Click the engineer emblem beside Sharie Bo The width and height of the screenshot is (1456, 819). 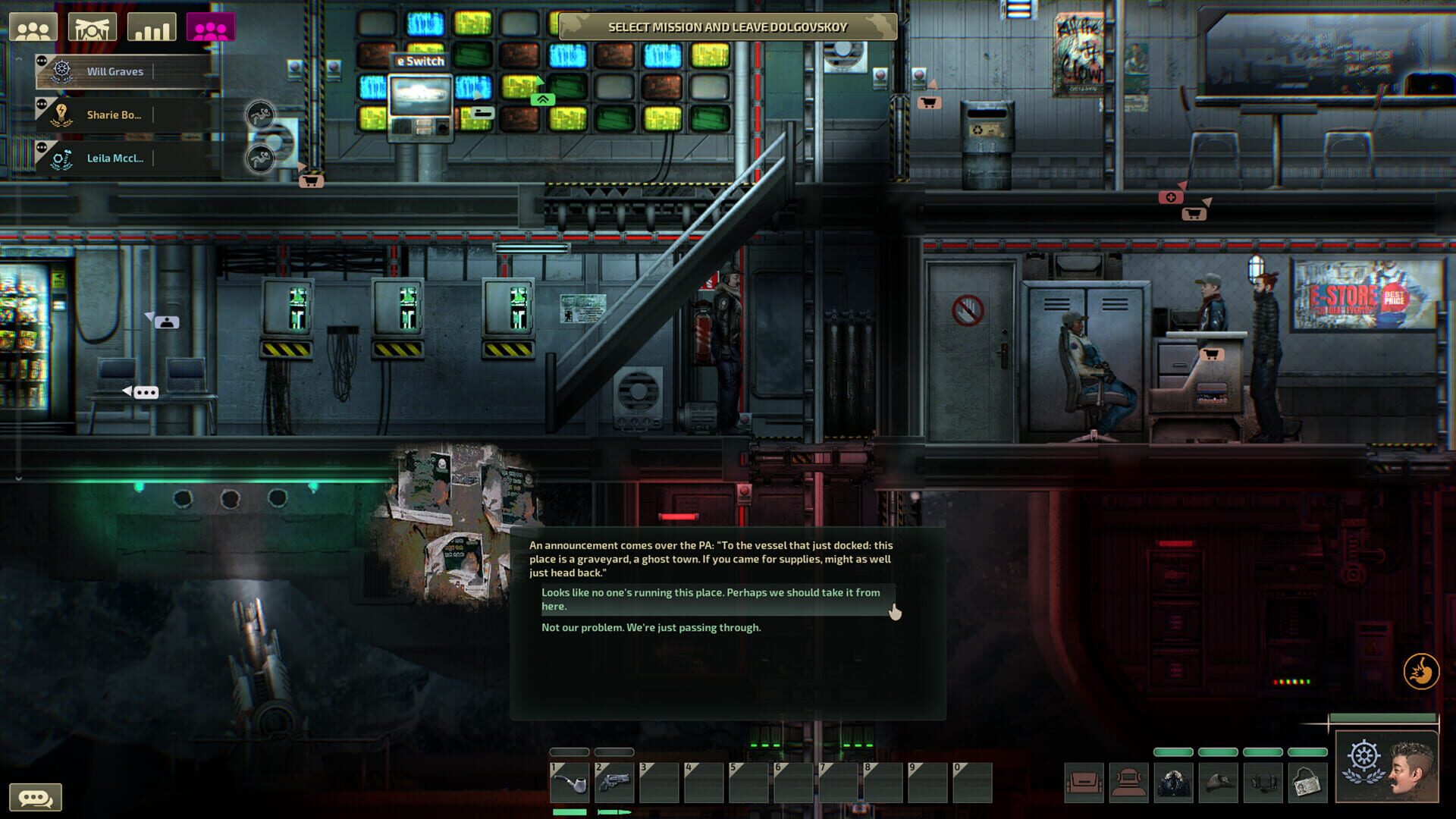point(61,115)
